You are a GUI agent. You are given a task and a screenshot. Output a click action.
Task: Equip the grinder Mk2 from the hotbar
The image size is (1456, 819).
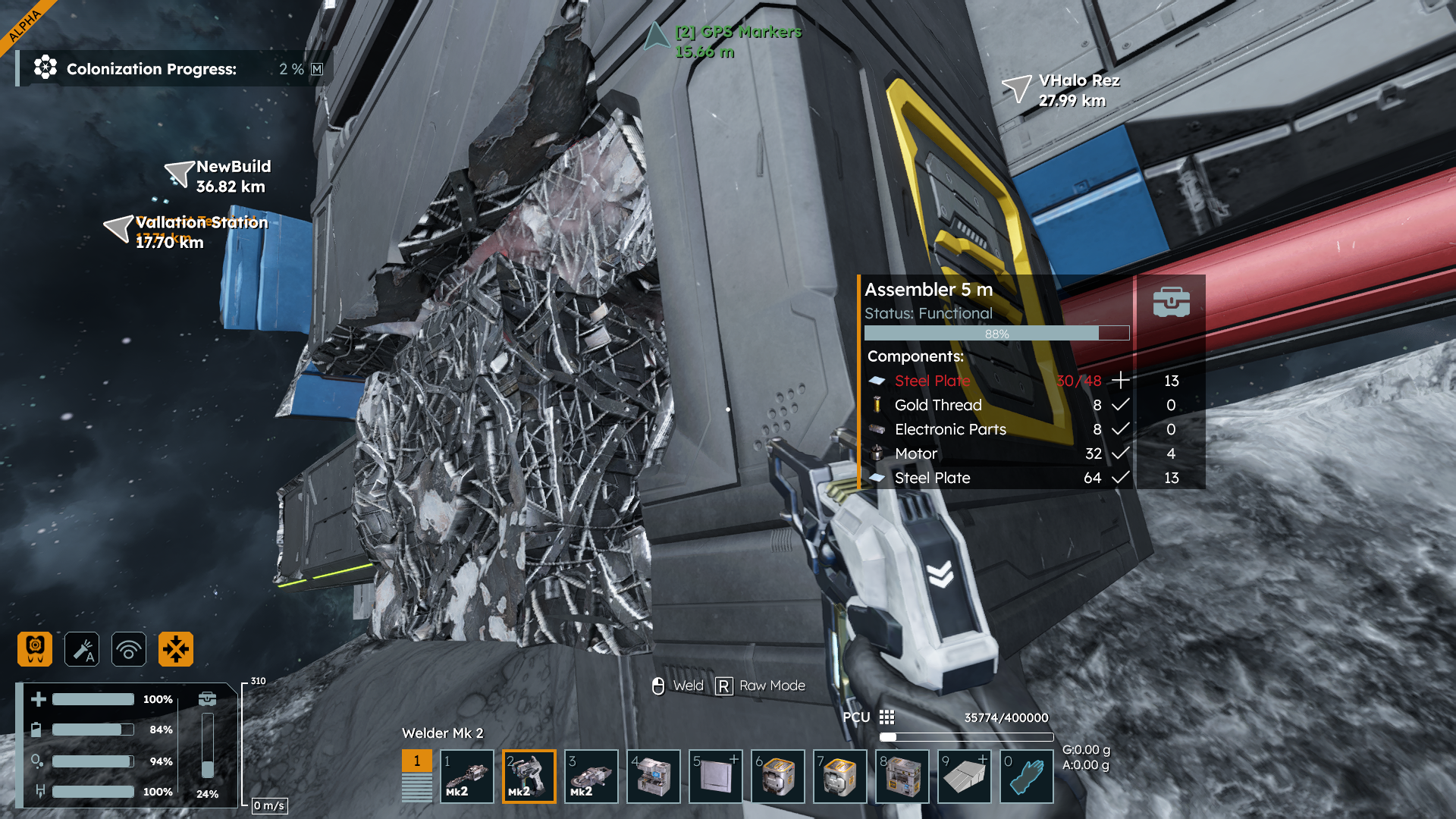591,777
